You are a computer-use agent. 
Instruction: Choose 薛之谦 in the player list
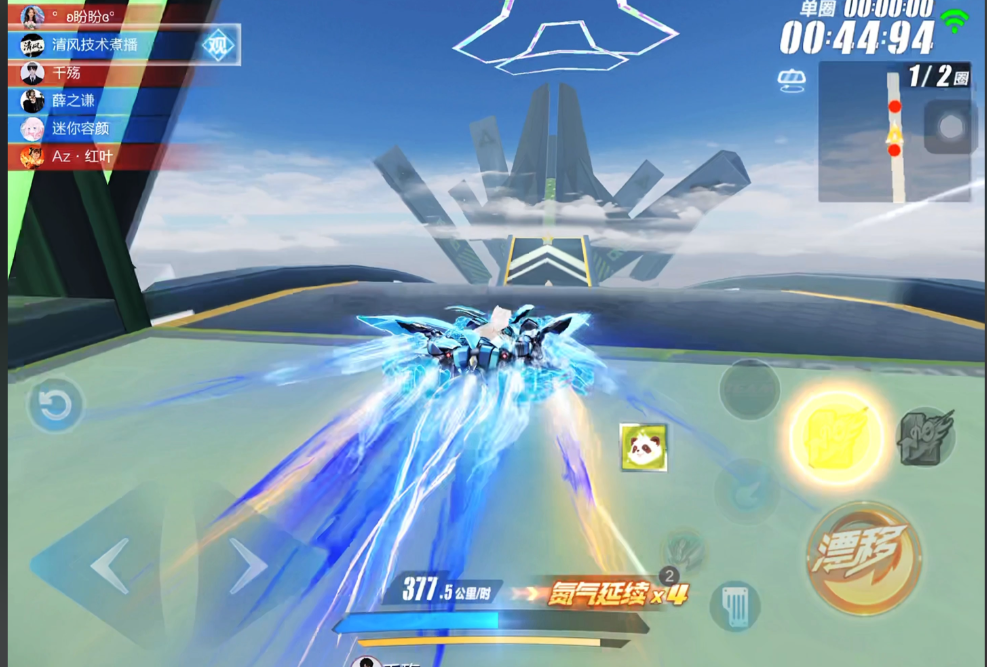click(73, 101)
